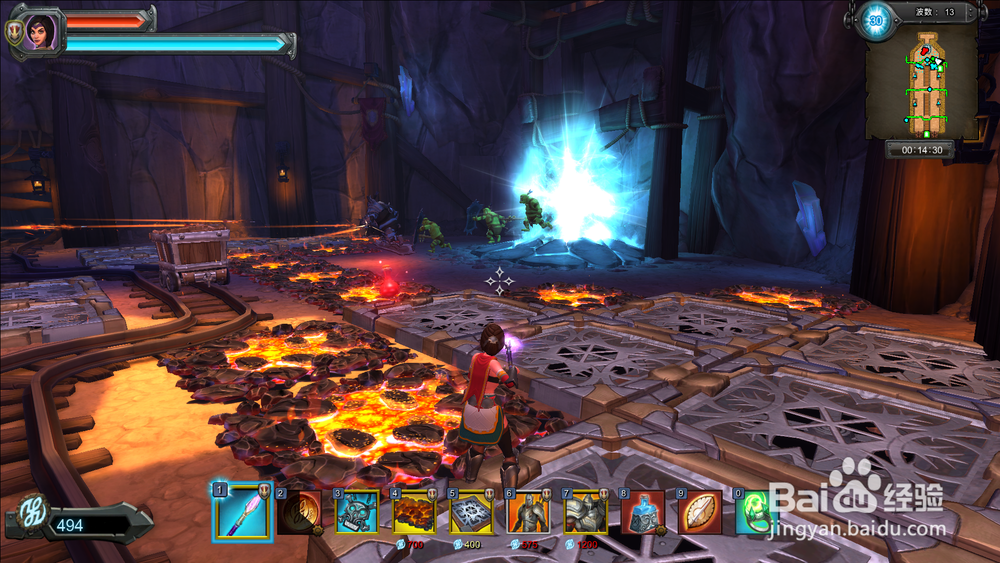Select the feather item in slot 9

pos(700,511)
